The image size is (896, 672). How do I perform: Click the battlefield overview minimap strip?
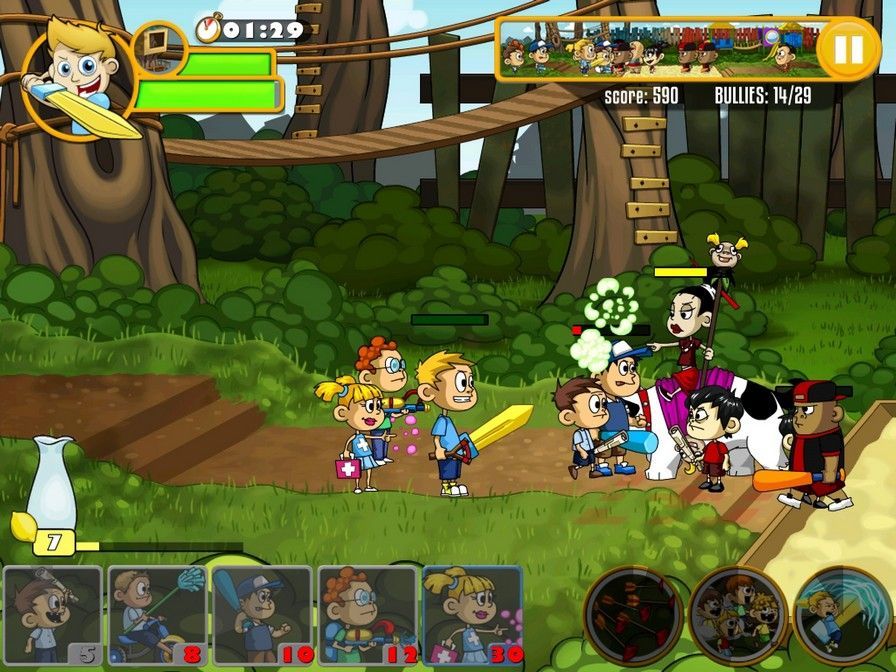click(x=656, y=49)
